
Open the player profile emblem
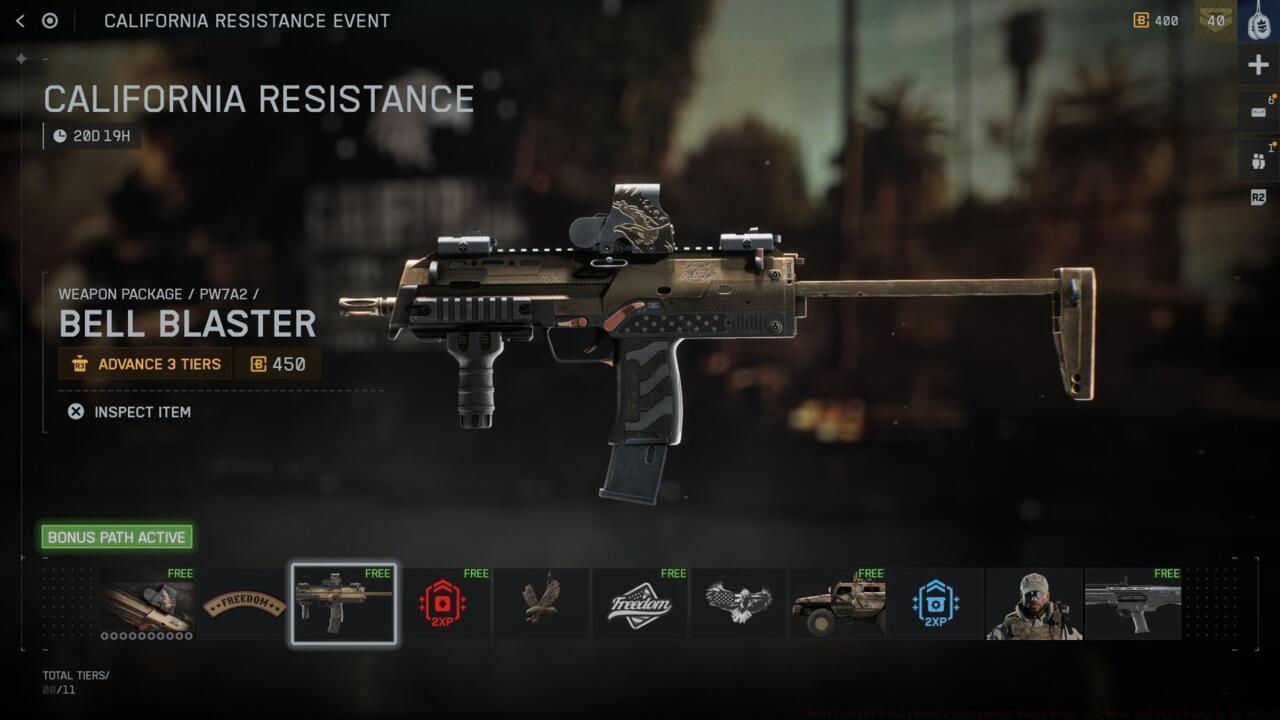1258,21
